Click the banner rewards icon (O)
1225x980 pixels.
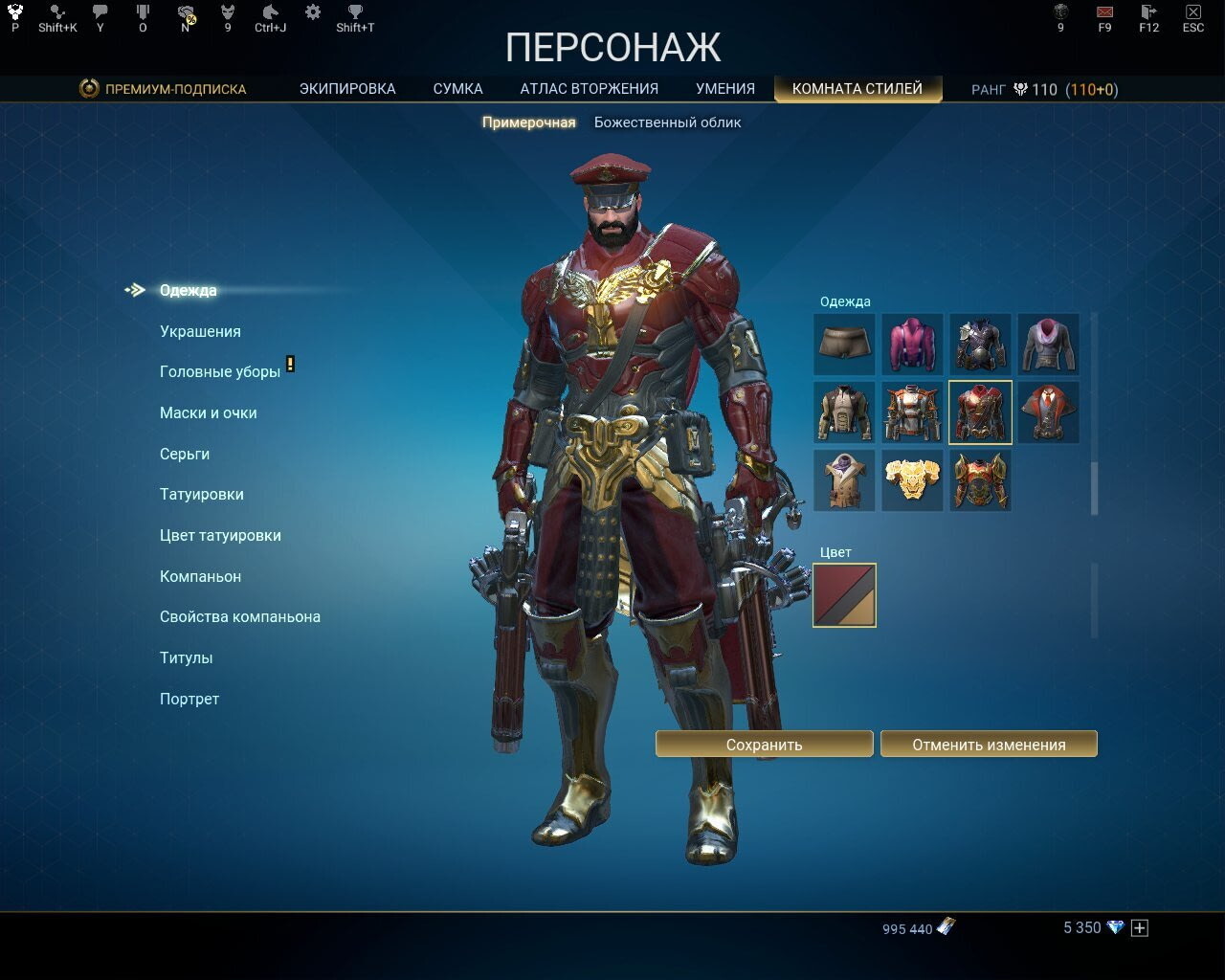point(143,13)
